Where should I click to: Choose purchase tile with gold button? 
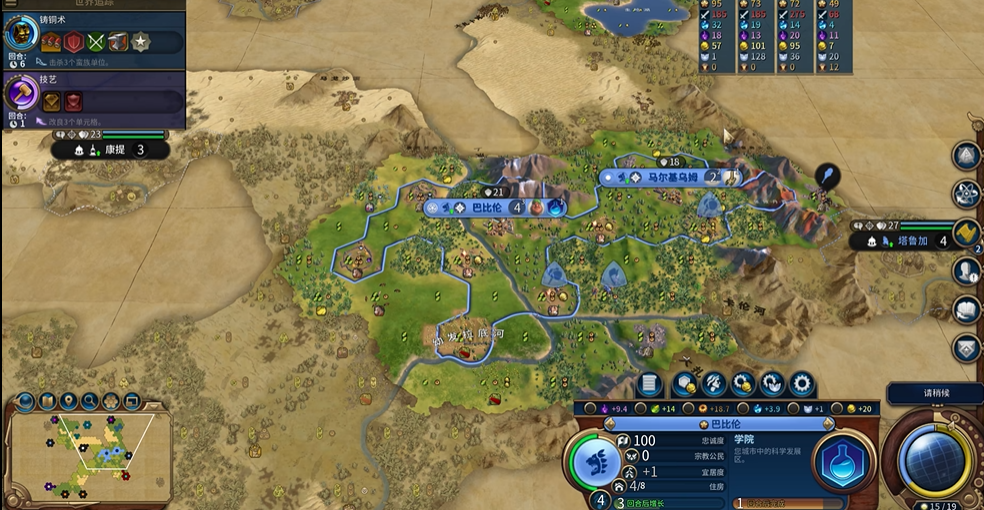[685, 383]
